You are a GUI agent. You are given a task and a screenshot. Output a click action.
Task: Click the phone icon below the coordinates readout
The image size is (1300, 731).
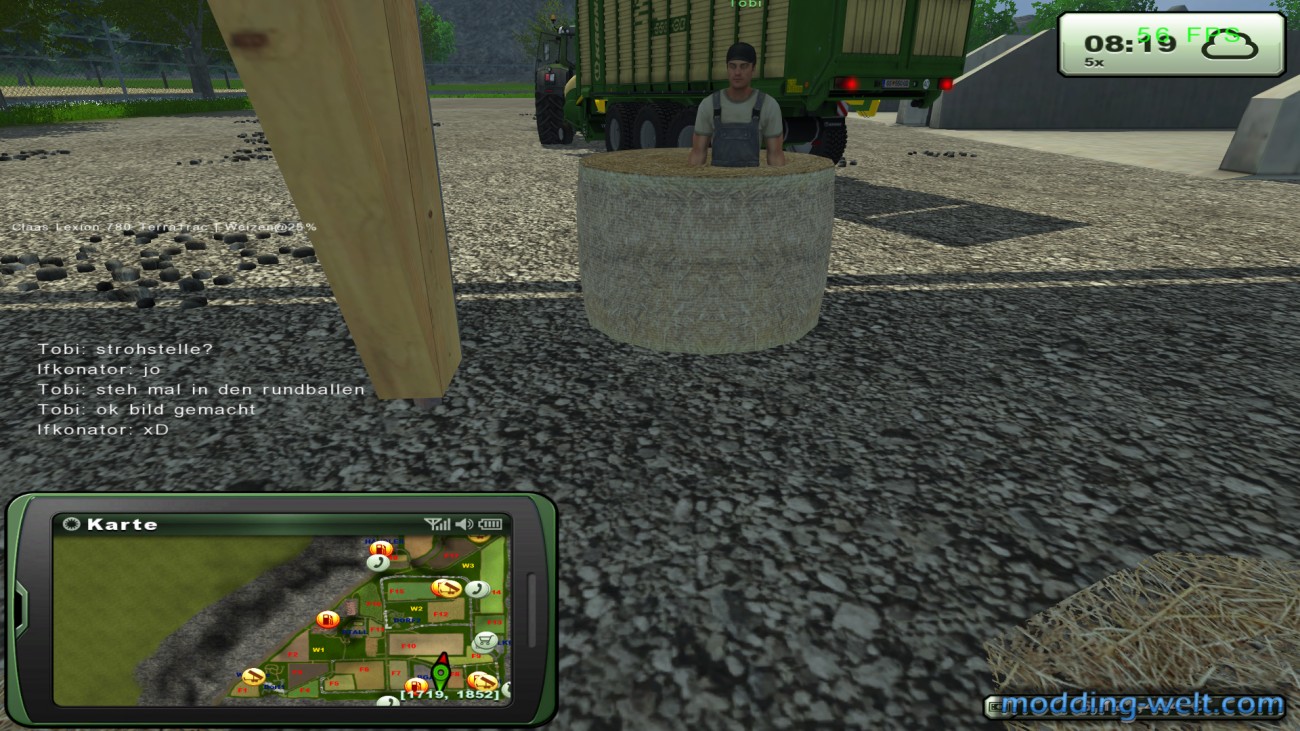pyautogui.click(x=389, y=701)
